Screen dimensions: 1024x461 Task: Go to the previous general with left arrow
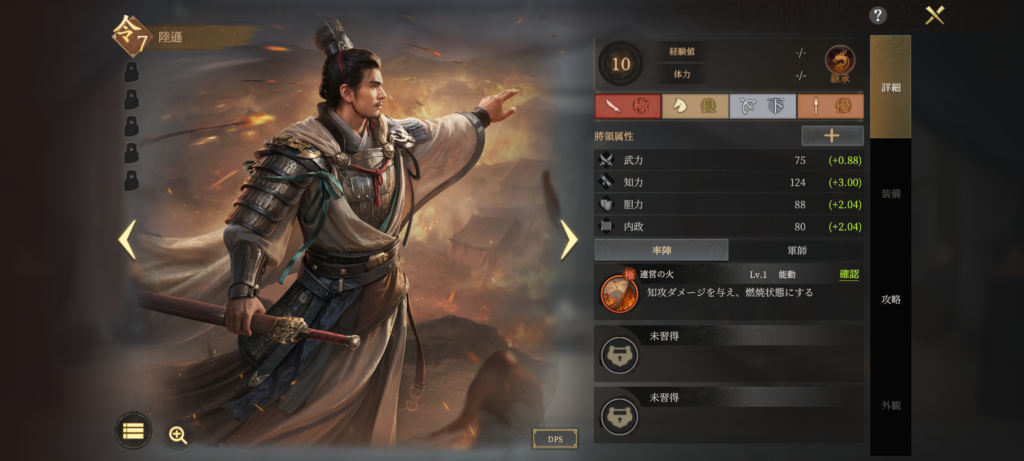[127, 239]
